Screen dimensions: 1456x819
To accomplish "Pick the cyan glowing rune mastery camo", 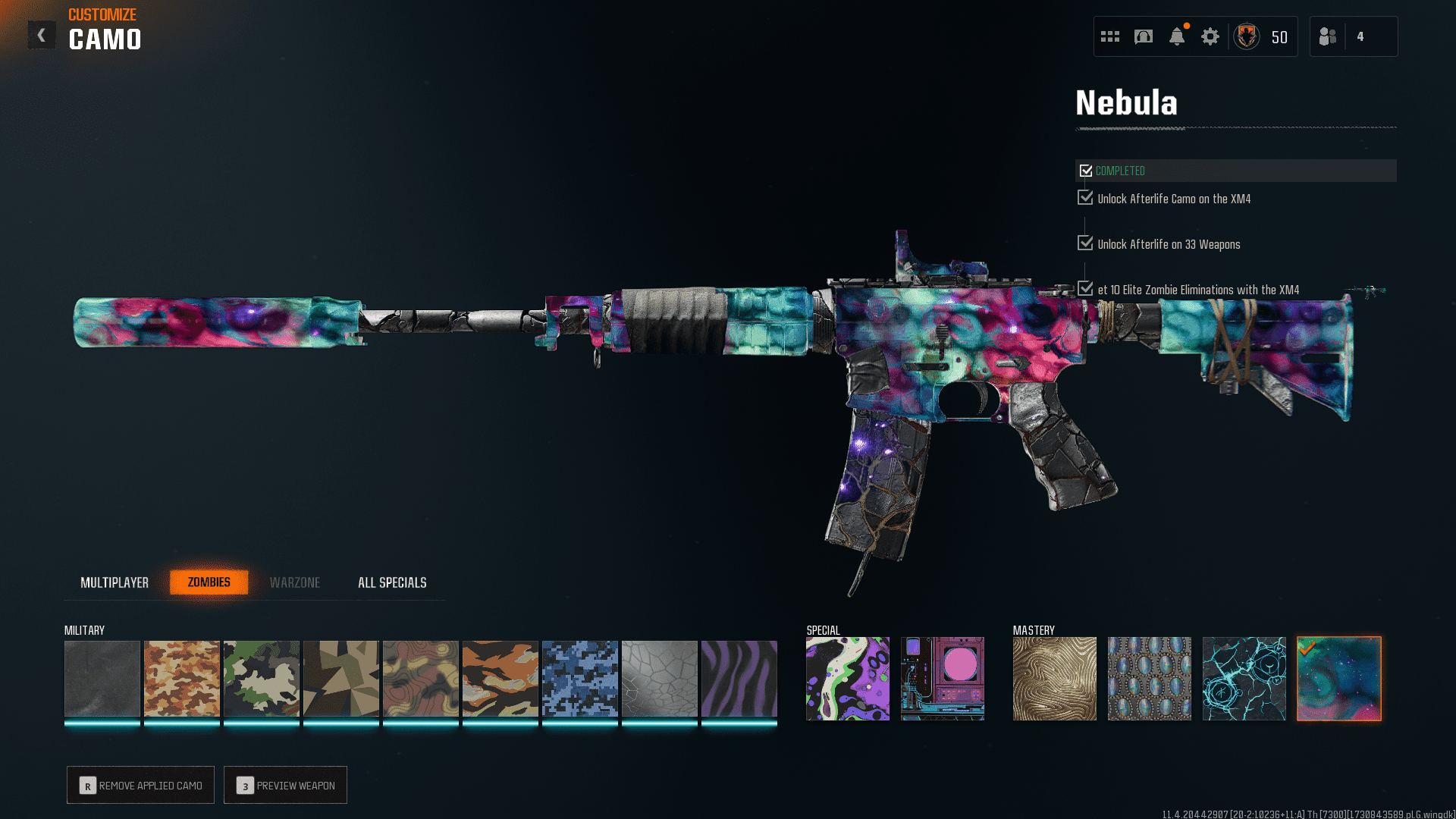I will [x=1244, y=679].
